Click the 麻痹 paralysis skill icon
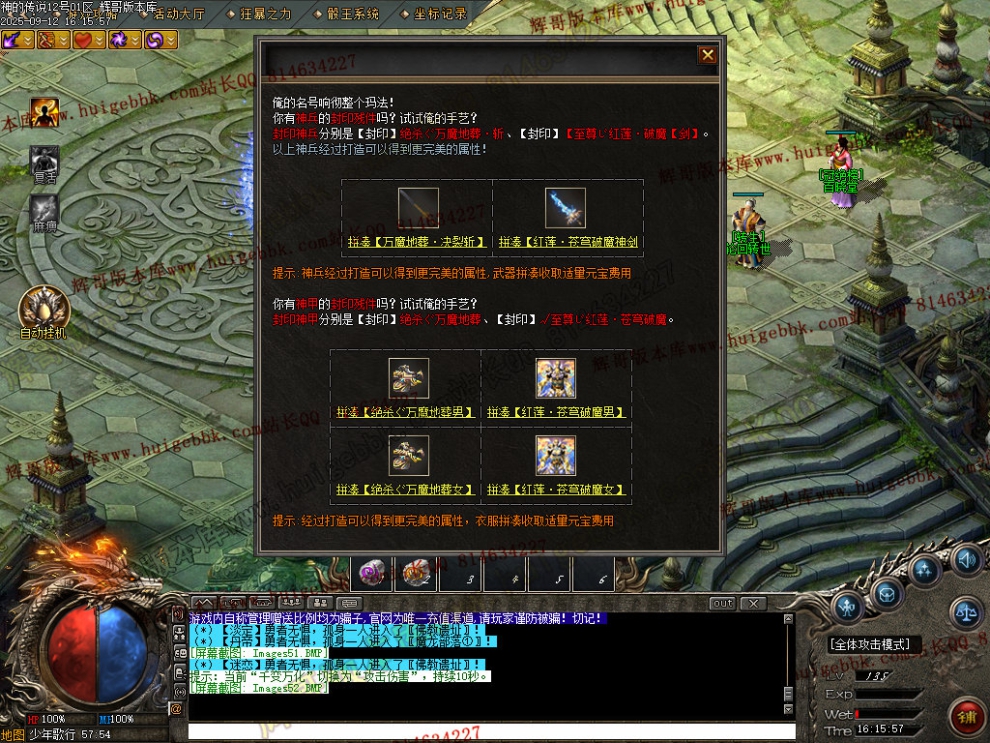990x743 pixels. [x=44, y=210]
